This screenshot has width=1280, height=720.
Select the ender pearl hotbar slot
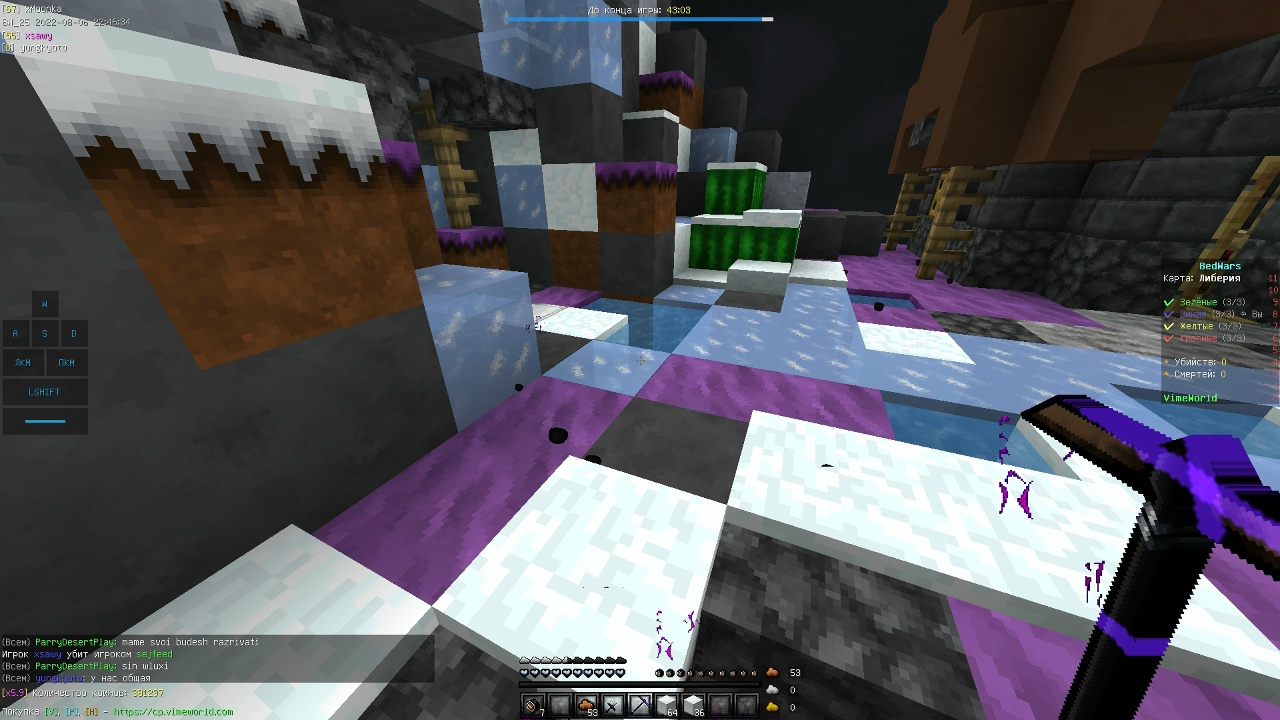pyautogui.click(x=532, y=705)
